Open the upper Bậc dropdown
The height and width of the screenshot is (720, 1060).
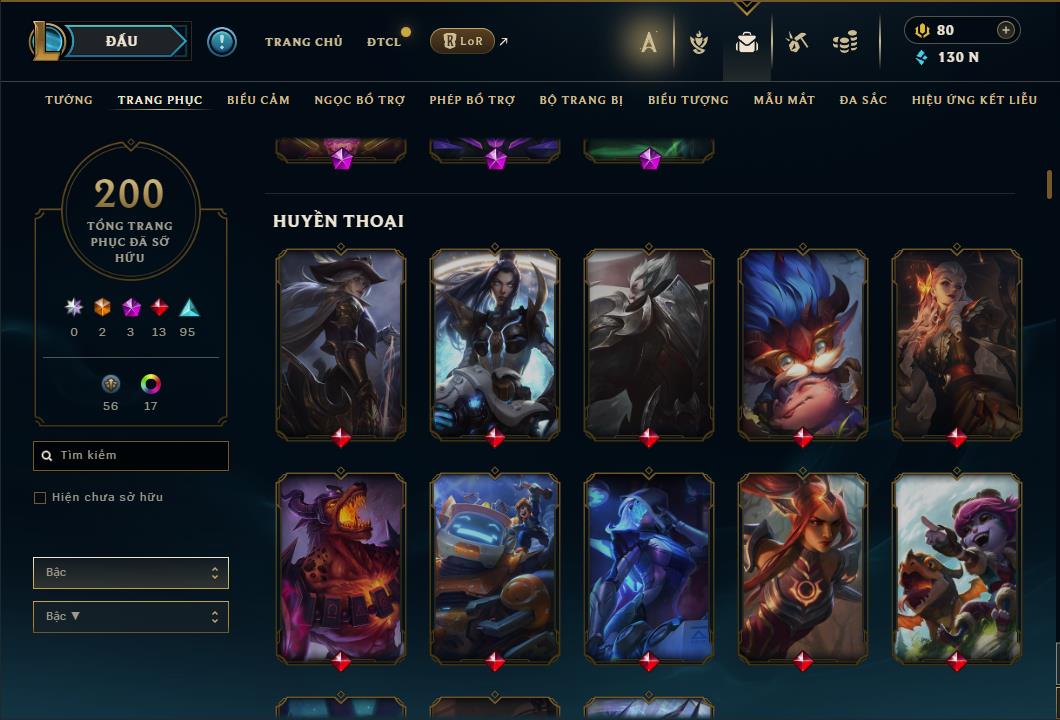point(131,573)
